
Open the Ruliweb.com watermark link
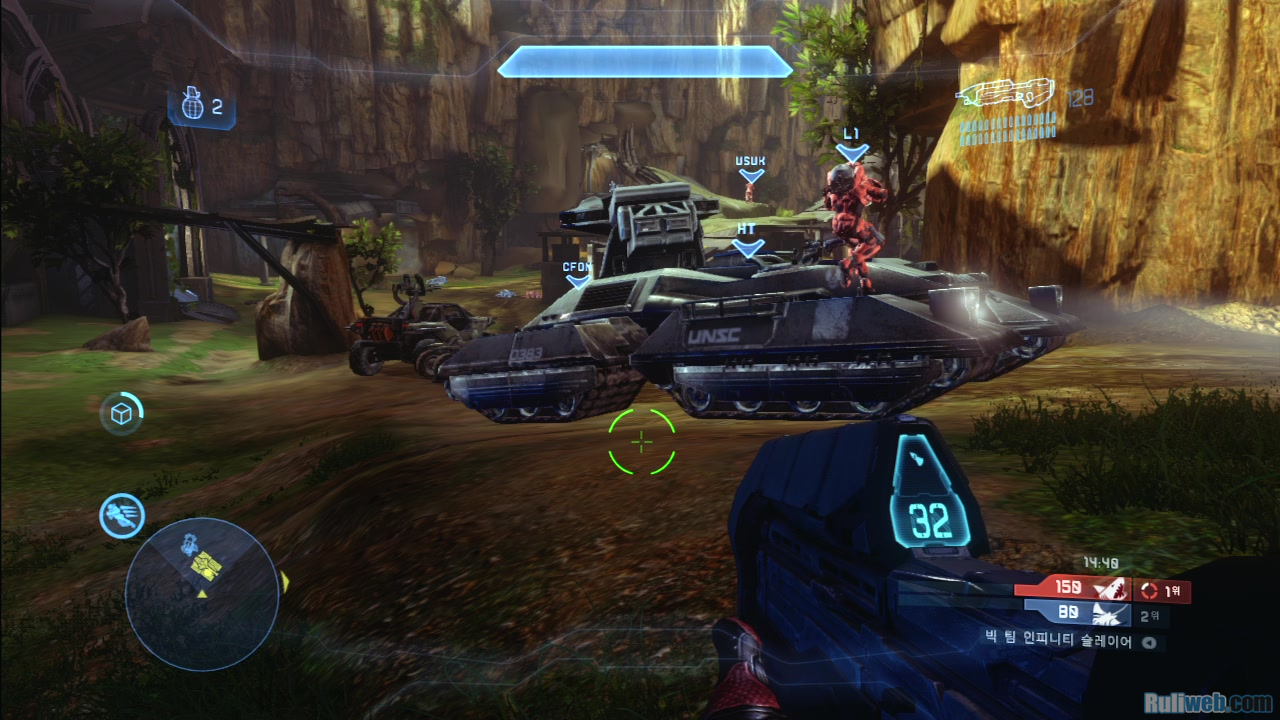(1207, 703)
